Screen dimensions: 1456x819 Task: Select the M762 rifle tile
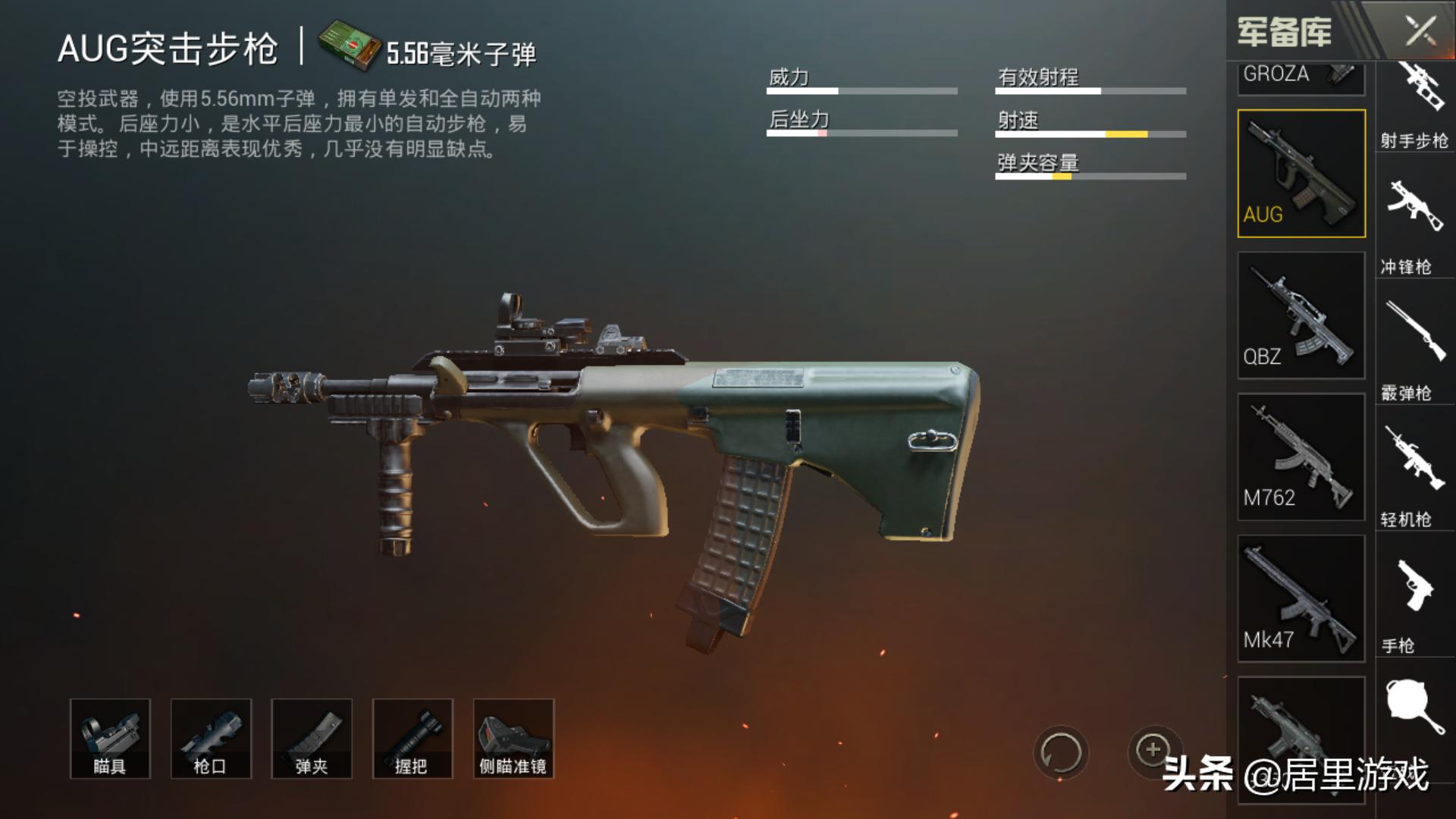coord(1301,457)
